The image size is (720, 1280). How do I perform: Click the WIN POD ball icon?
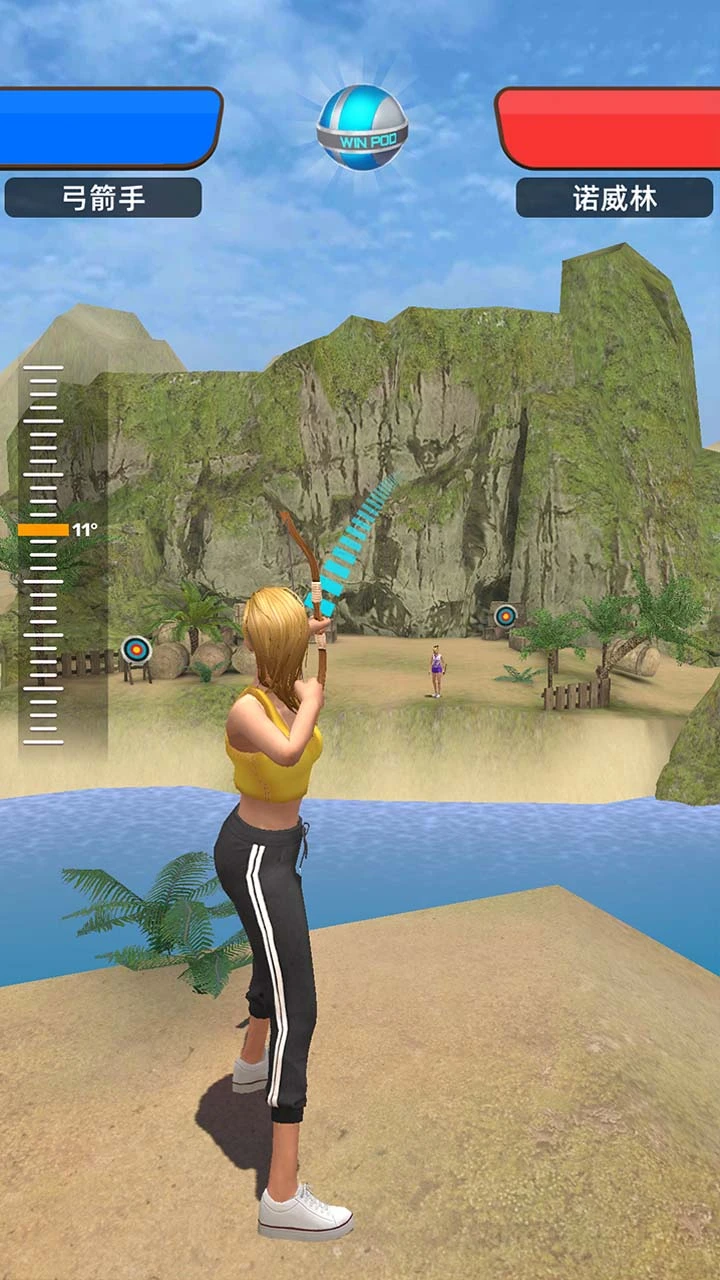[x=362, y=128]
